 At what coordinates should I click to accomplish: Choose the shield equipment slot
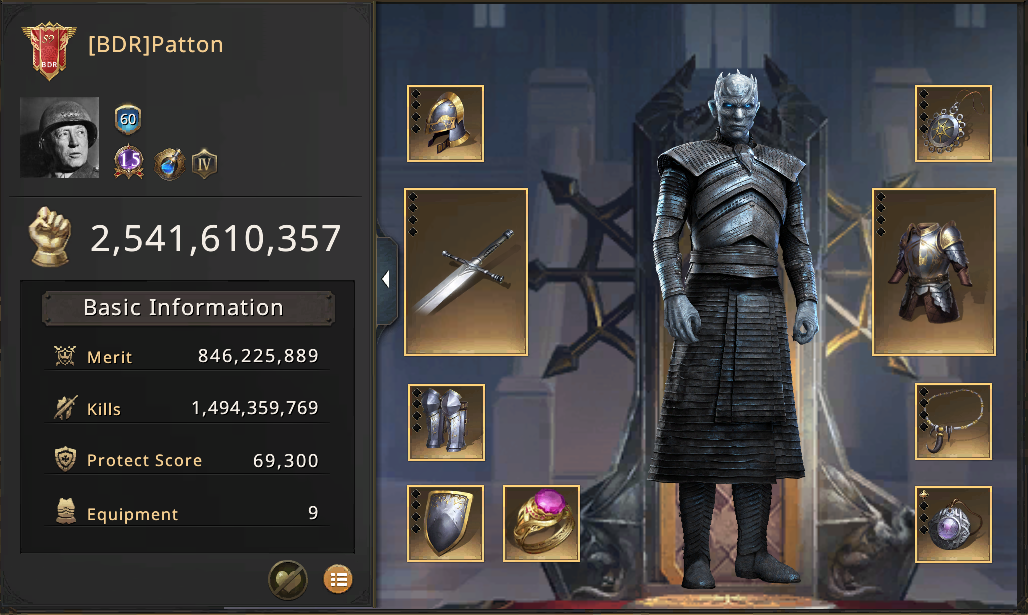click(x=446, y=523)
